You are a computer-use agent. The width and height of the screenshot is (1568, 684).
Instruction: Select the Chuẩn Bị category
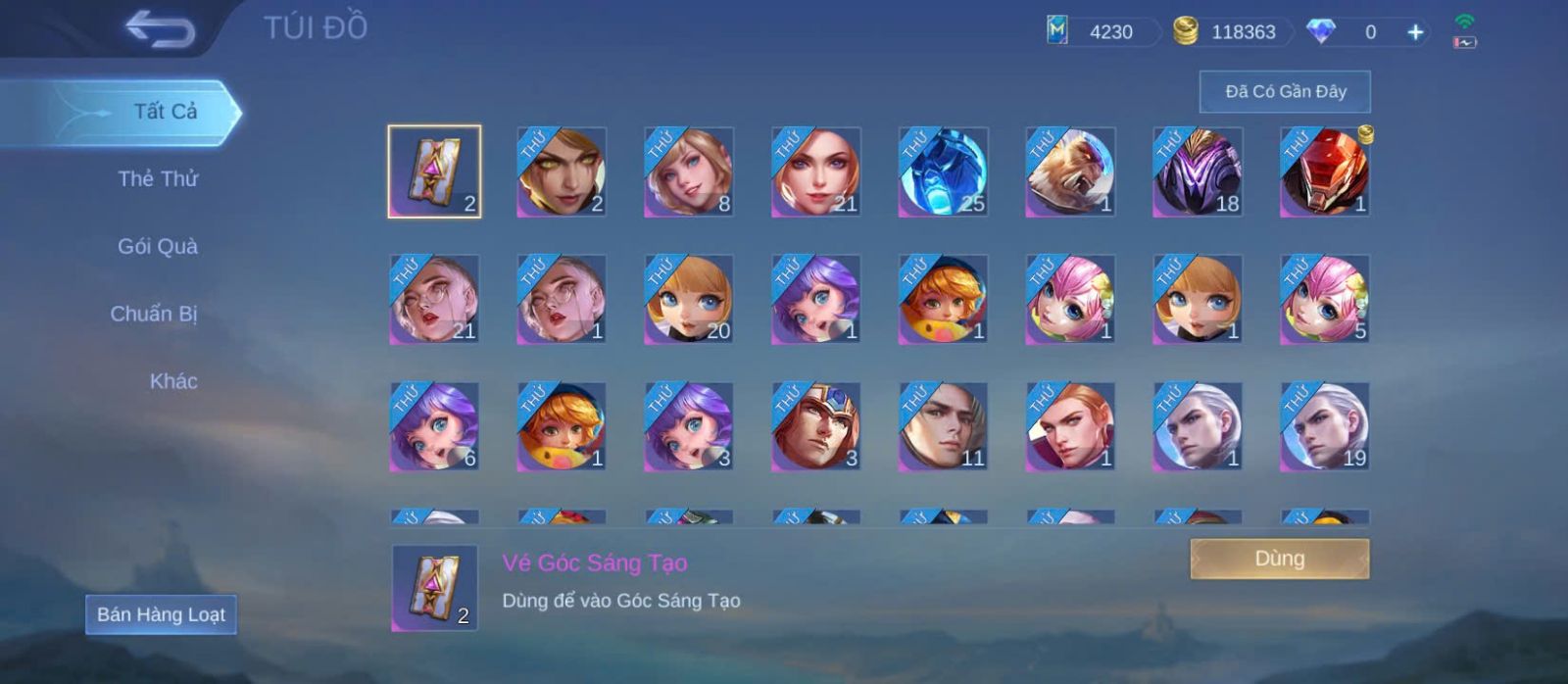154,315
